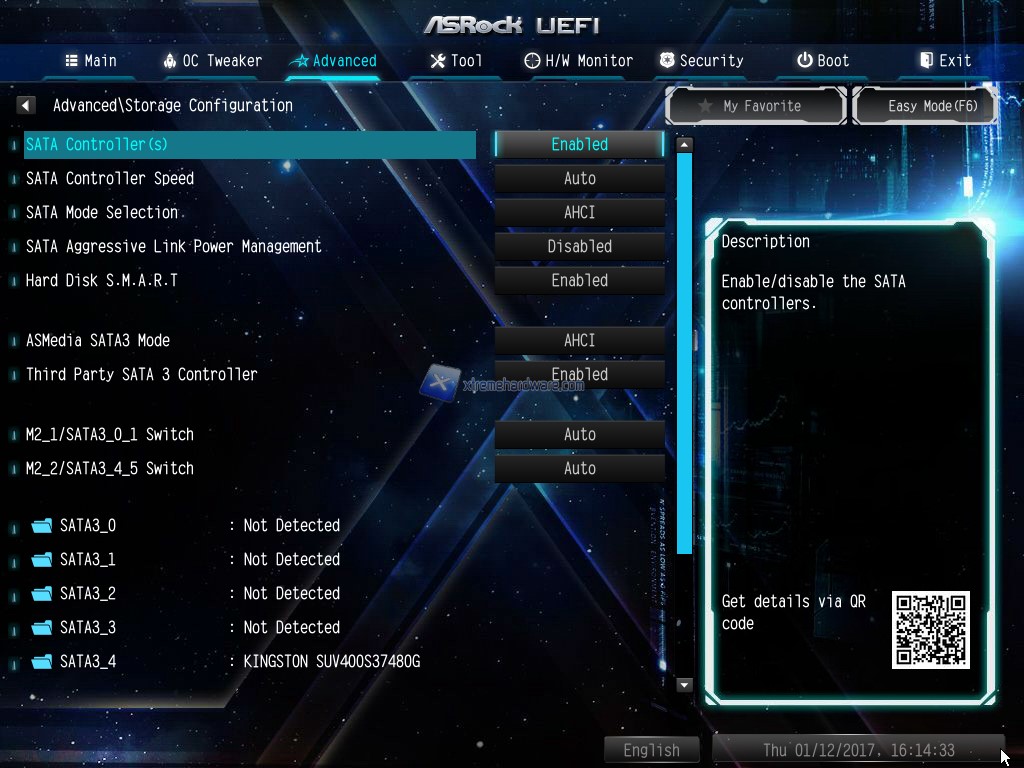Open the Security tab
Image resolution: width=1024 pixels, height=768 pixels.
coord(702,61)
